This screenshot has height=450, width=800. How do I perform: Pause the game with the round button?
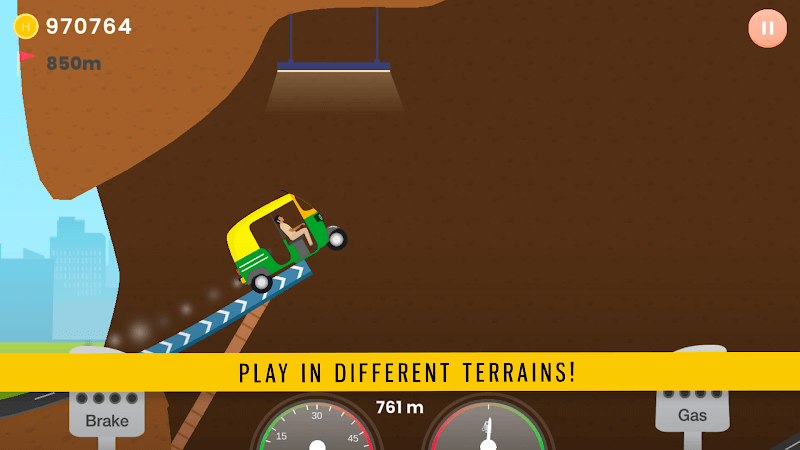tap(767, 28)
